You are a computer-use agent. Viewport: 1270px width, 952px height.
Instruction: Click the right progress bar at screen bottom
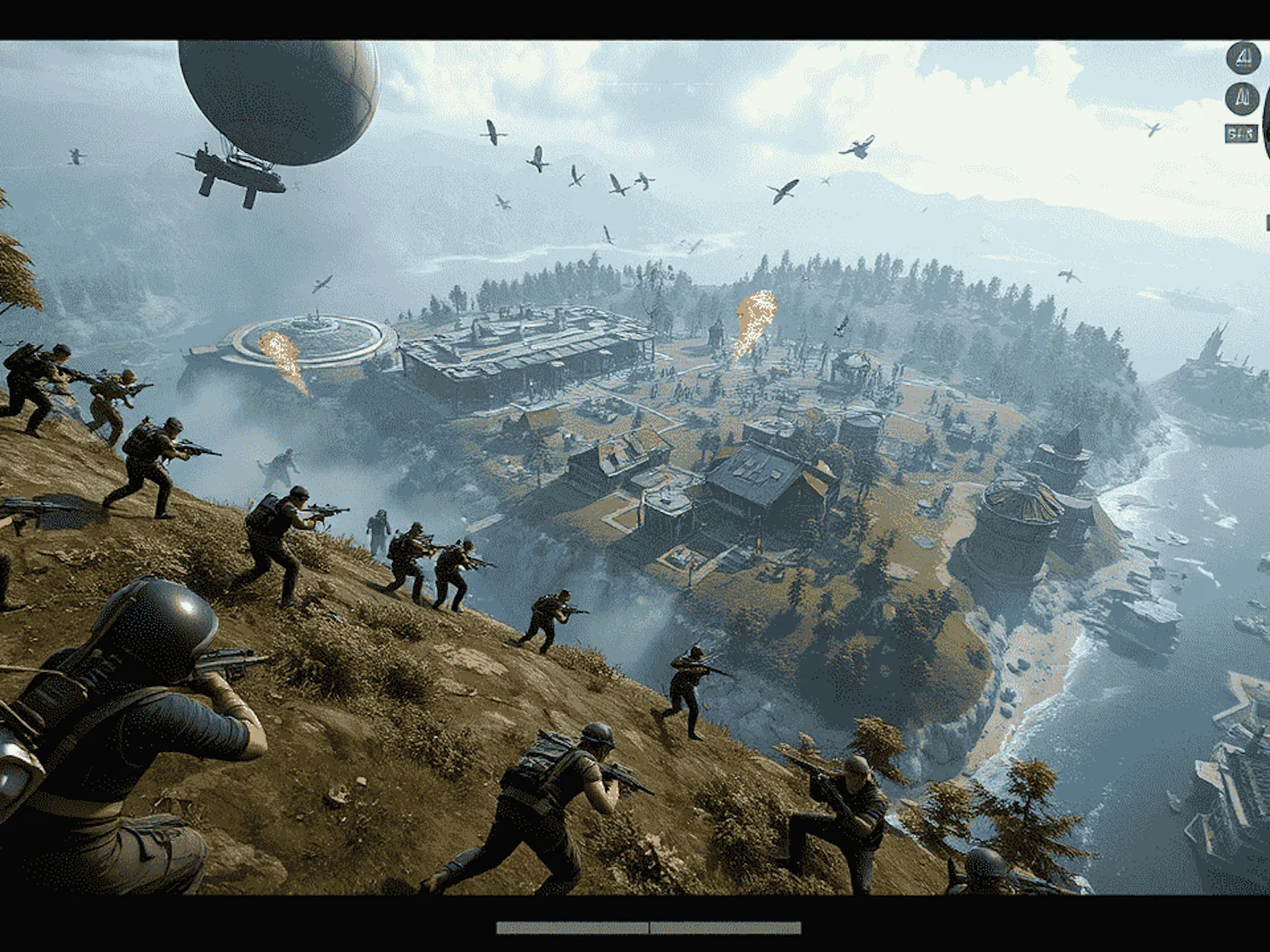(x=728, y=929)
